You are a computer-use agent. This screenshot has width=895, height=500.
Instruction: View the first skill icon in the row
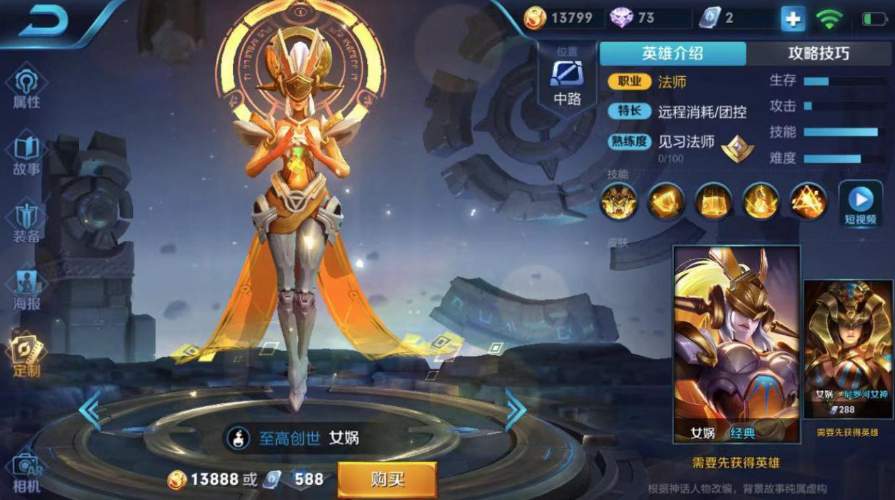(618, 202)
